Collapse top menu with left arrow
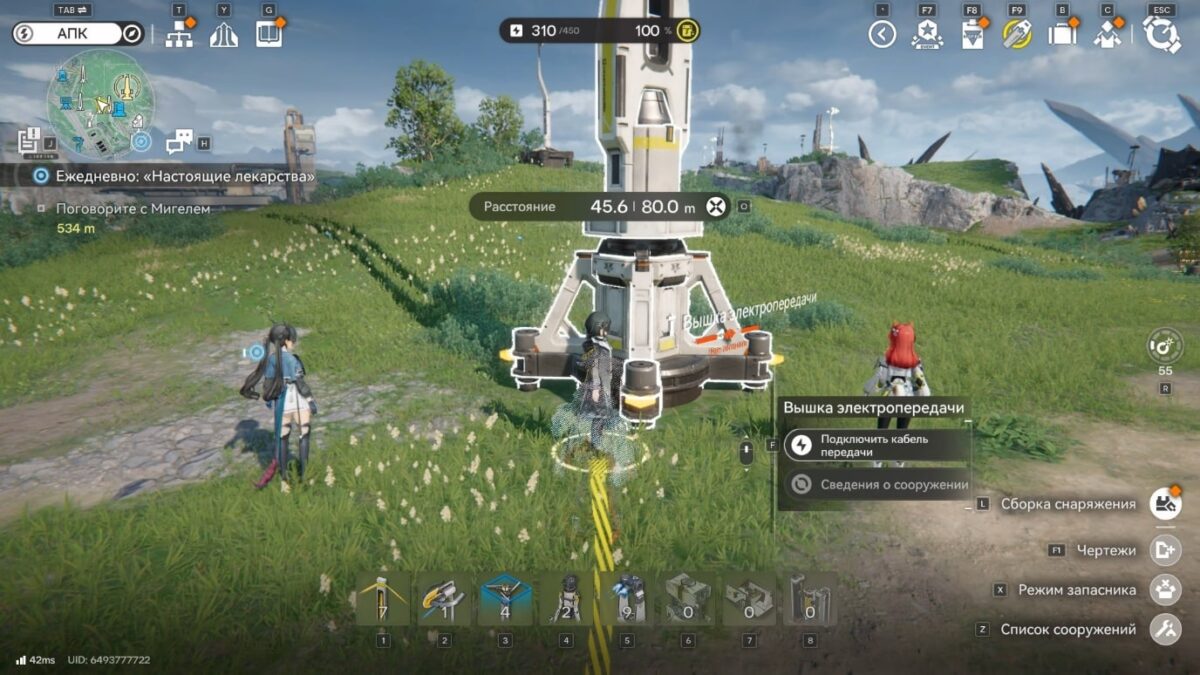 click(881, 35)
